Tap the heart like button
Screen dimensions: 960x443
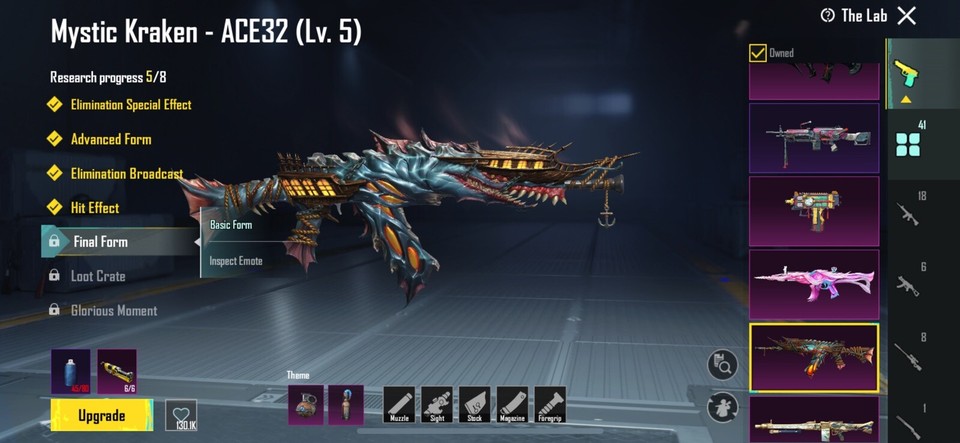tap(181, 415)
